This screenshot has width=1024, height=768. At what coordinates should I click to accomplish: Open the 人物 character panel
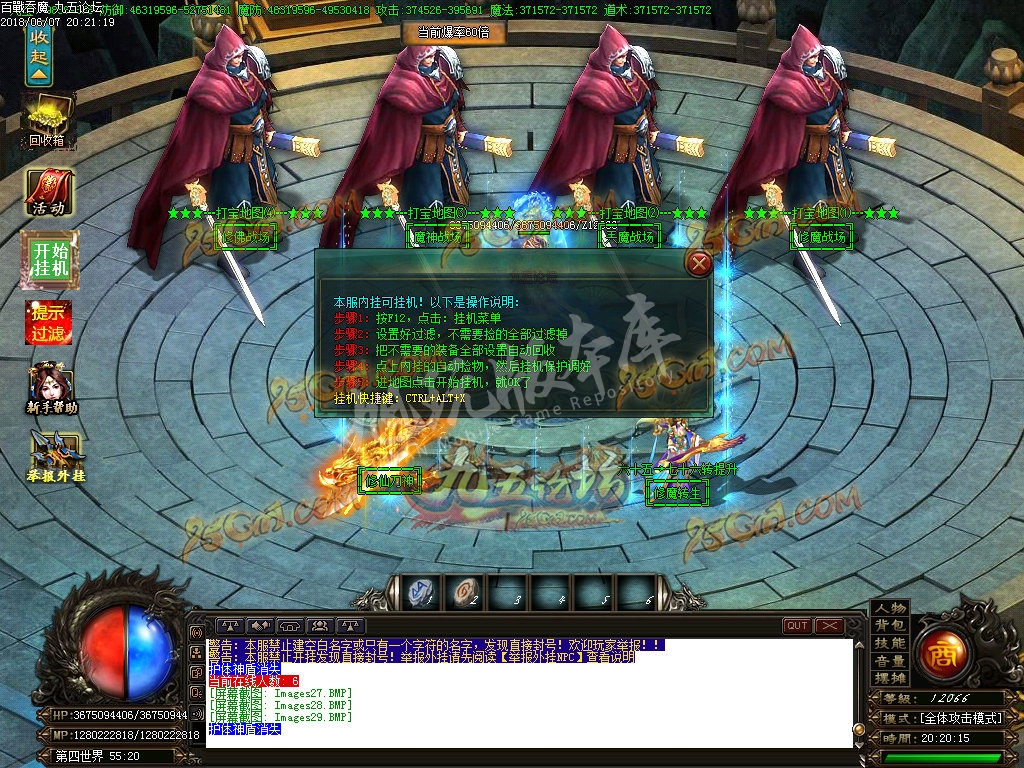coord(889,608)
